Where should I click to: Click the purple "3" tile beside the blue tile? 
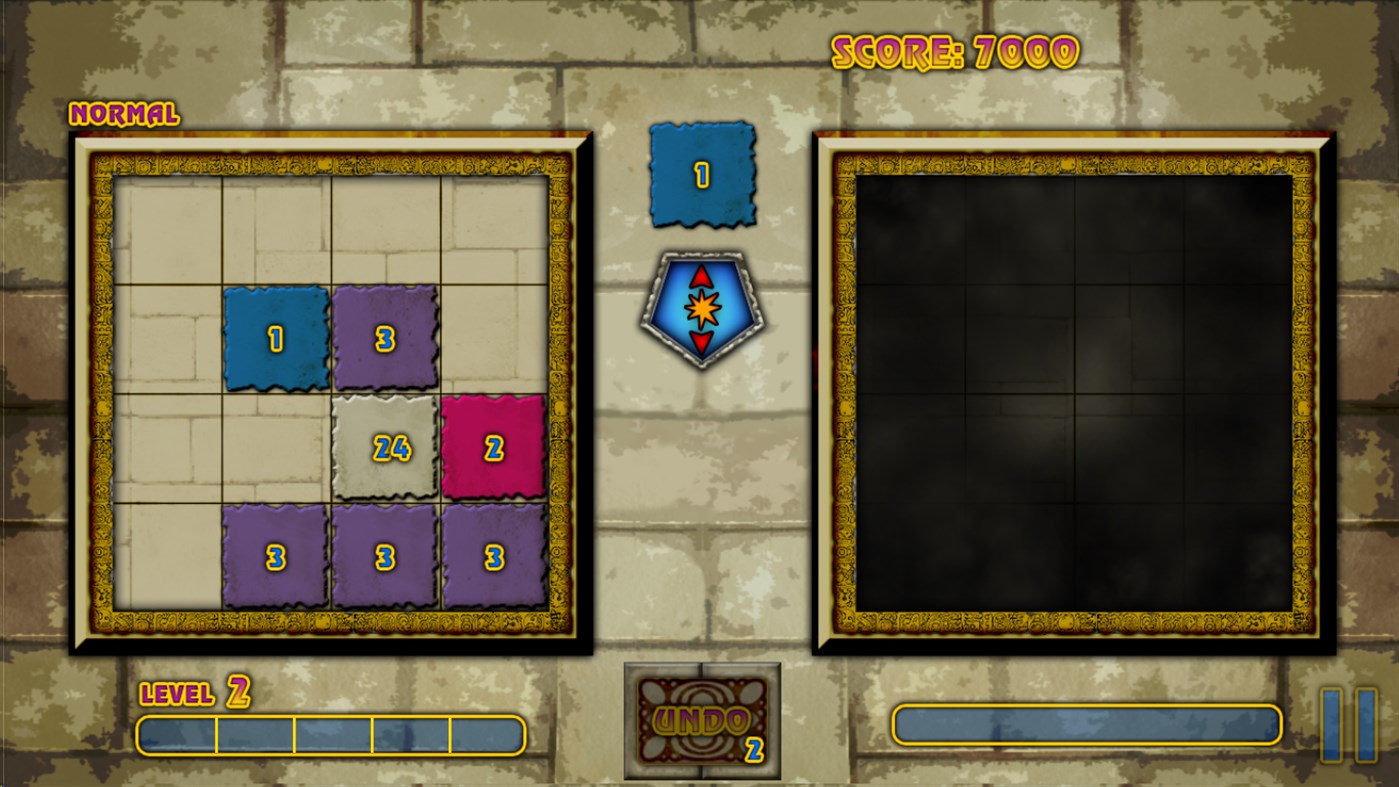[x=385, y=336]
